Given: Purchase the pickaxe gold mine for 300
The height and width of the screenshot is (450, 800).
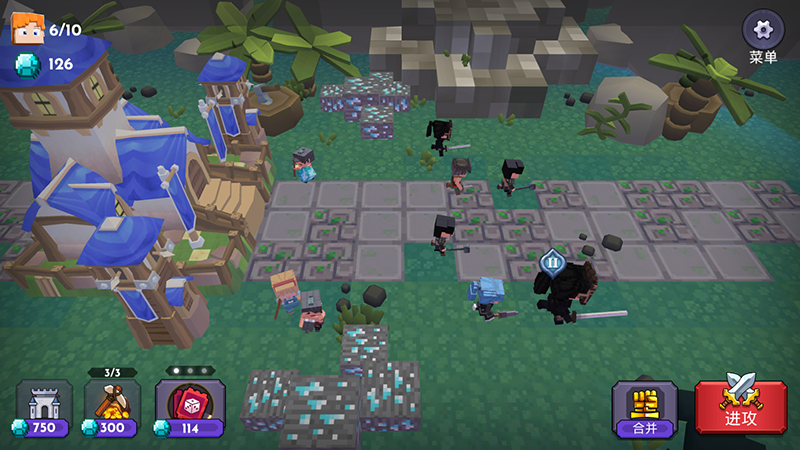Looking at the screenshot, I should pos(112,408).
